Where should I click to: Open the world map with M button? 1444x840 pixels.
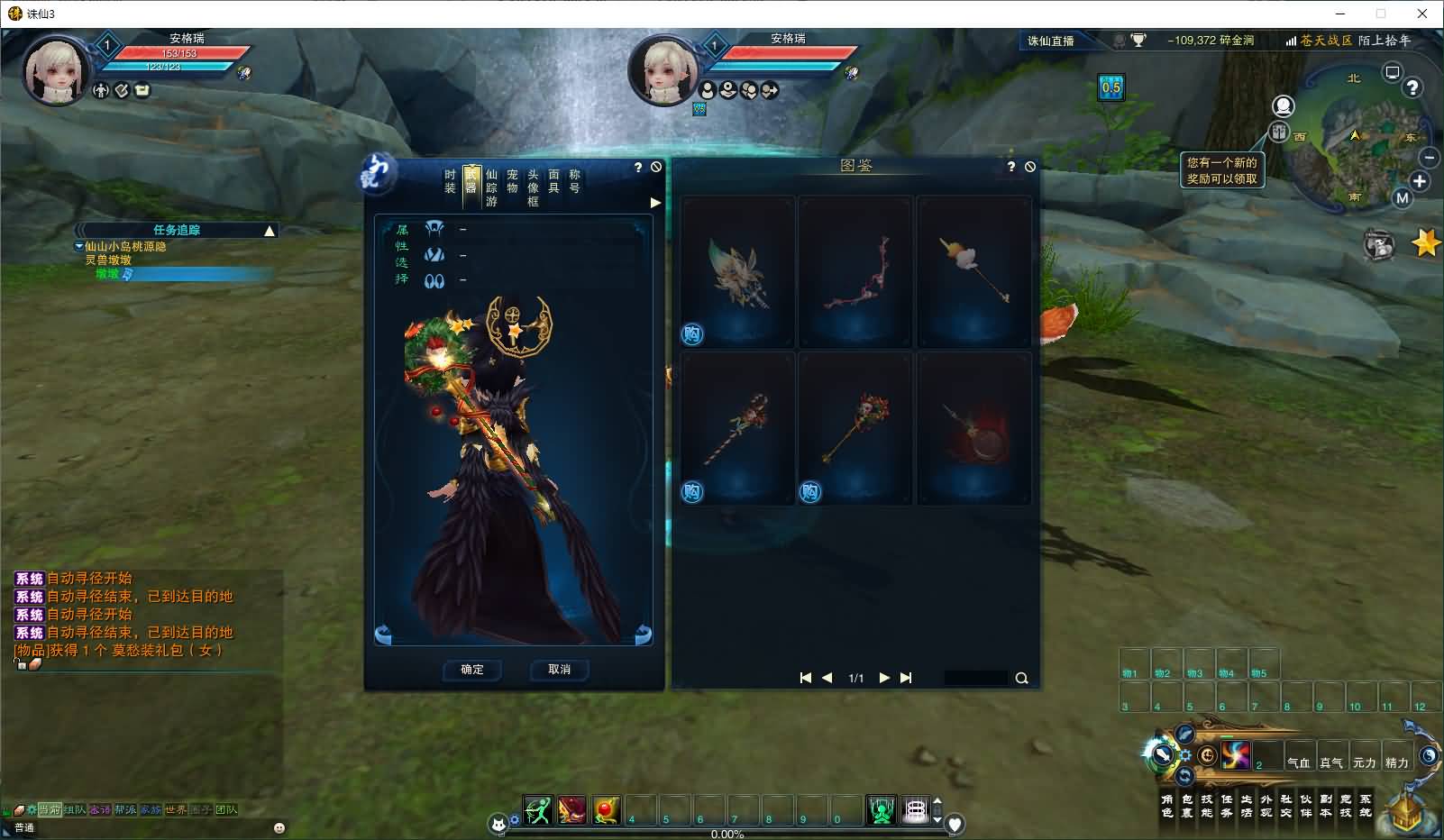point(1402,198)
